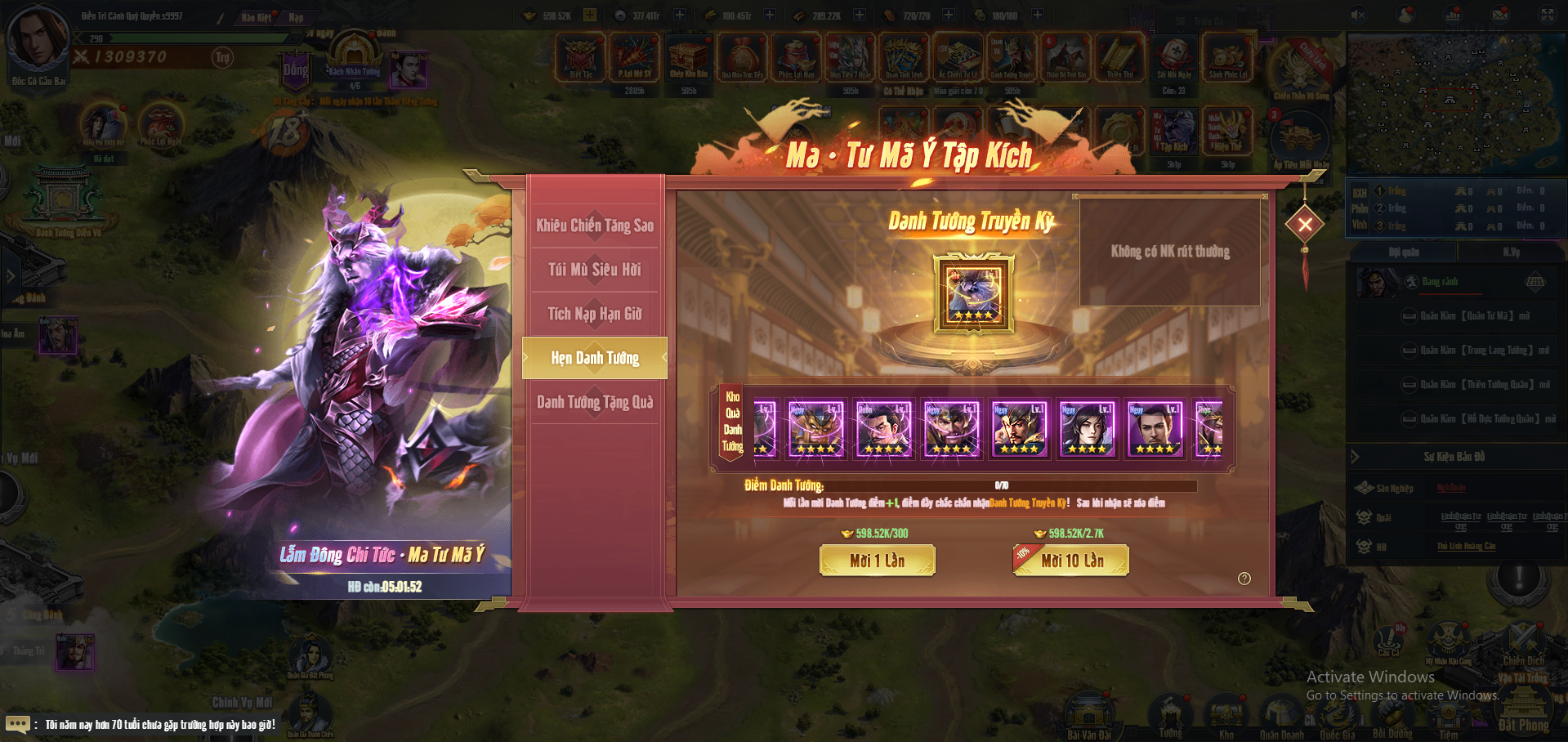Choose the Hẹn Danh Tướng tab
Viewport: 1568px width, 742px height.
pyautogui.click(x=595, y=358)
